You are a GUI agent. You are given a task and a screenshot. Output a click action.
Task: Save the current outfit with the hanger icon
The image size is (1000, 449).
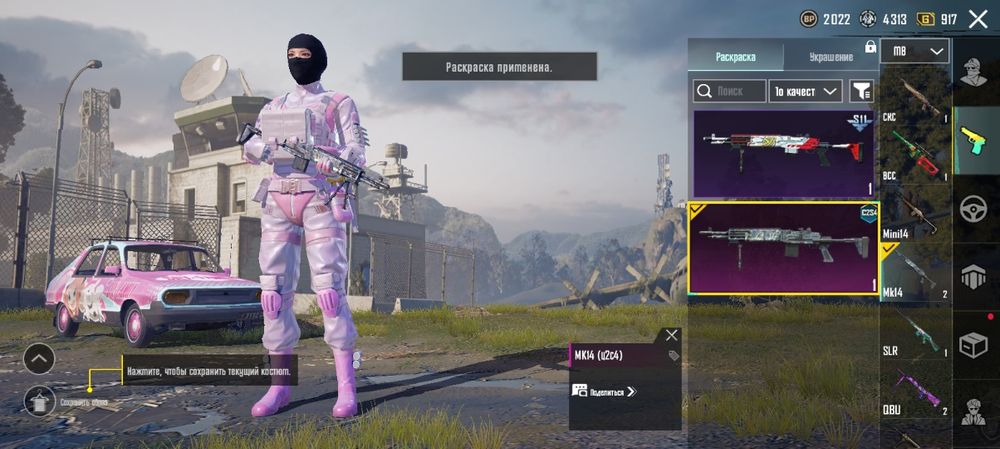coord(39,400)
